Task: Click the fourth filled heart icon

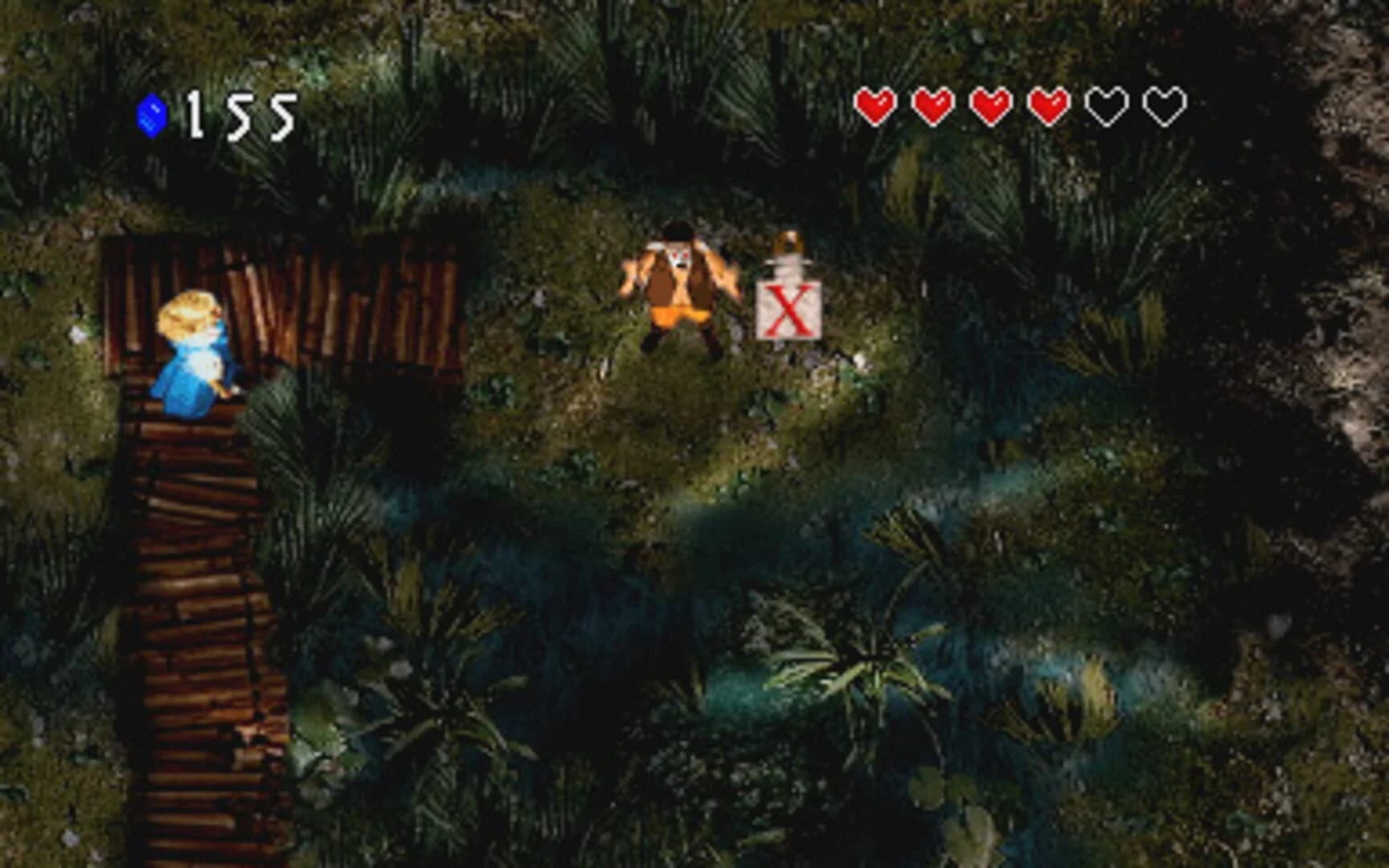Action: 1049,104
